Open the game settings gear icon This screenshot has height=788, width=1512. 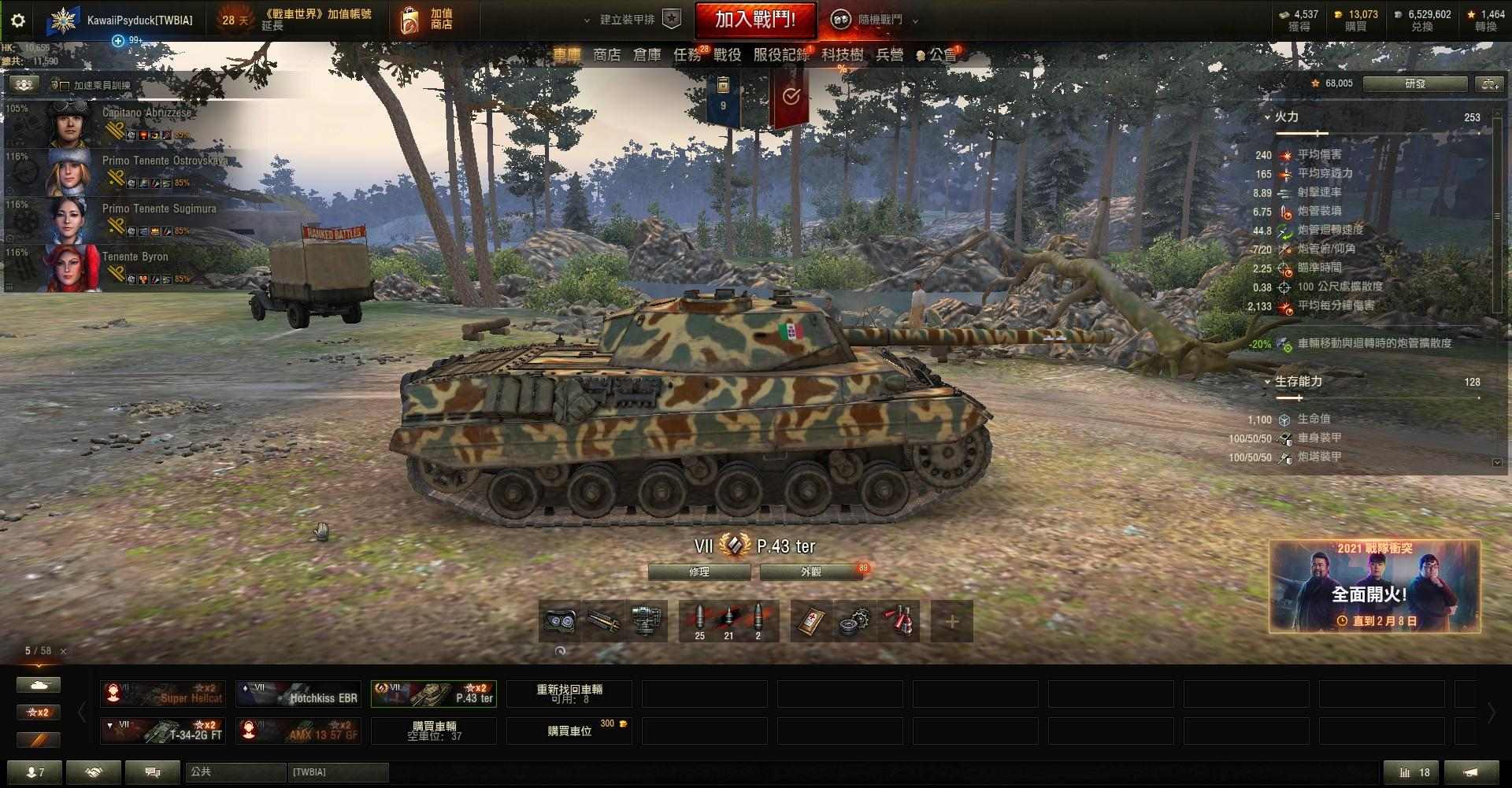(17, 21)
